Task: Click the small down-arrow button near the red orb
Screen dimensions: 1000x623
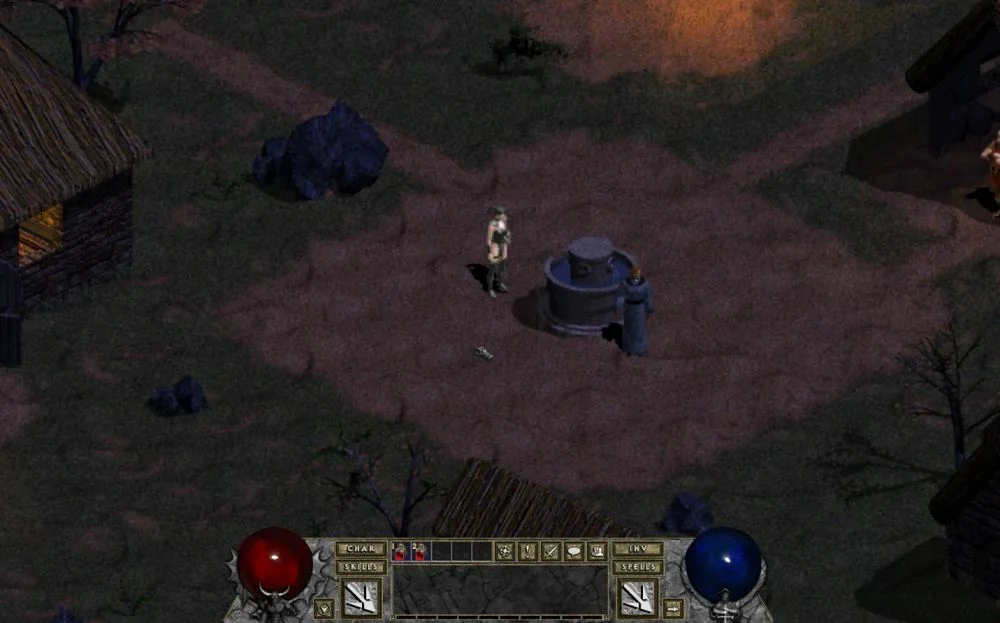Action: [x=324, y=607]
